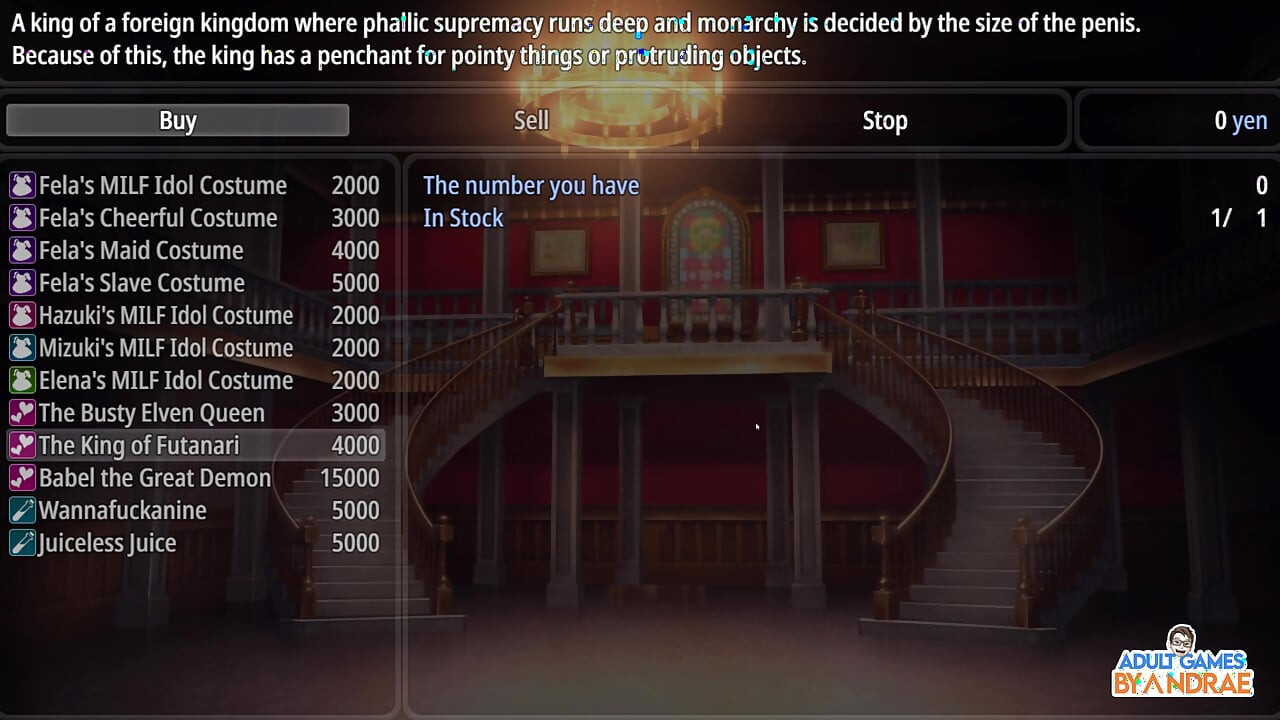Click the syringe icon beside Juiceless Juice
The height and width of the screenshot is (720, 1280).
(23, 543)
